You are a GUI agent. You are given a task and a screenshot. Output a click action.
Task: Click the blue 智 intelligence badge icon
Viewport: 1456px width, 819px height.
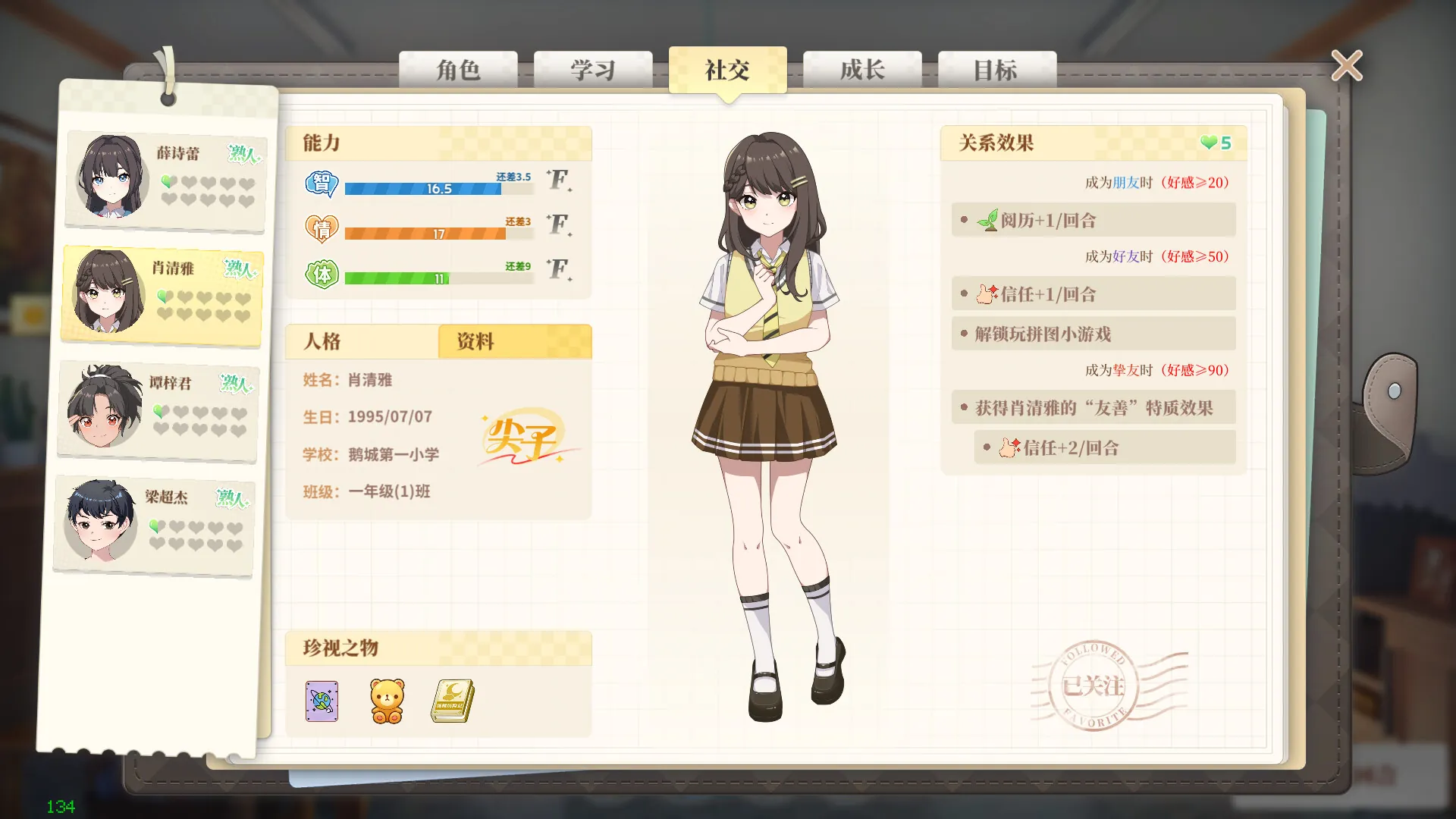pyautogui.click(x=322, y=182)
